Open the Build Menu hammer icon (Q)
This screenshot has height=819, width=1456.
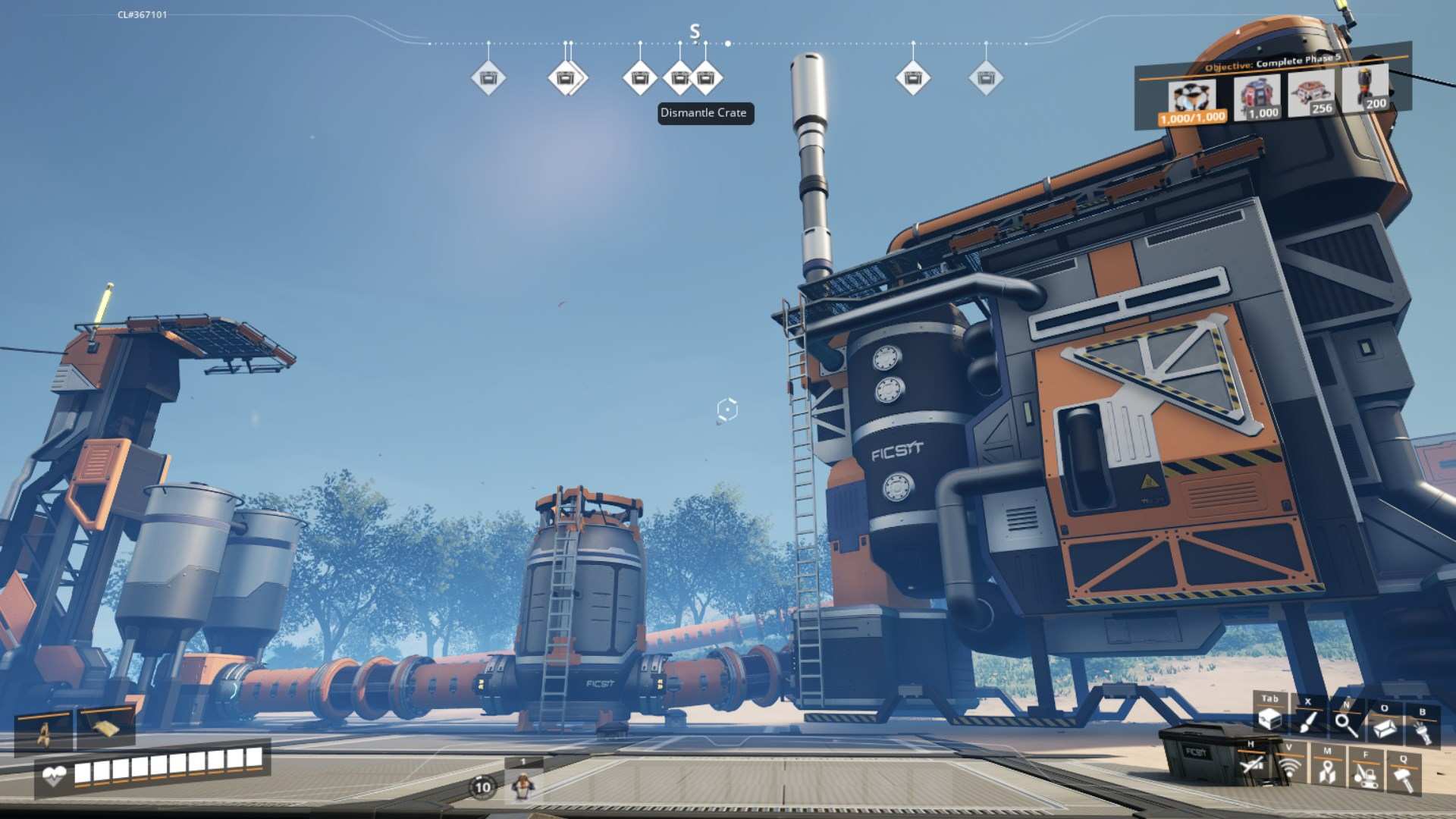click(x=1404, y=780)
